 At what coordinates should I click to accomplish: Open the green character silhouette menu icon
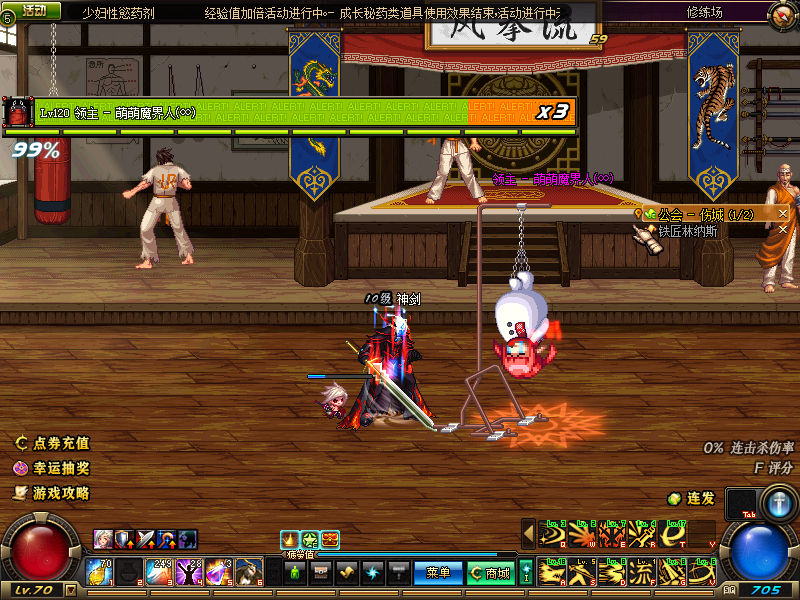[x=294, y=573]
